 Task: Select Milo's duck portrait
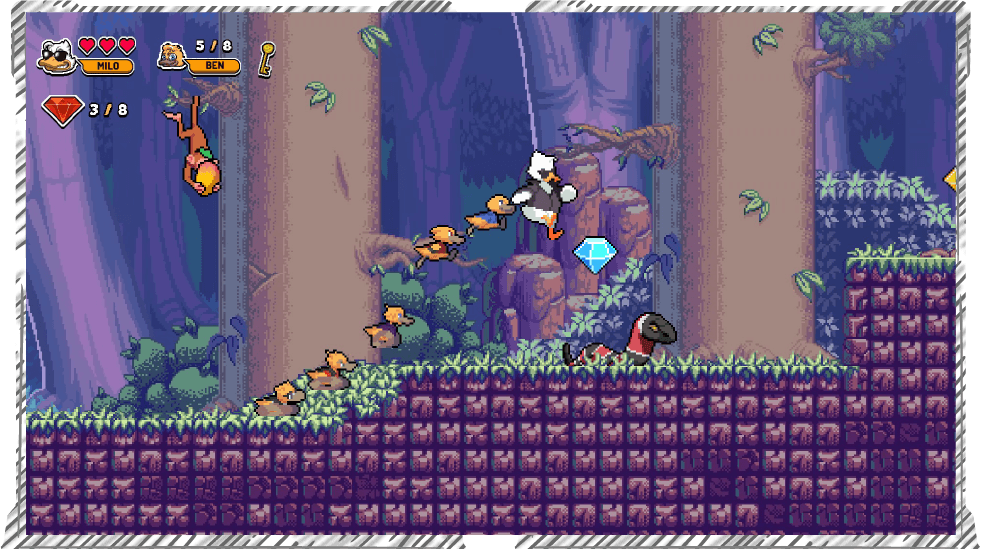click(58, 56)
